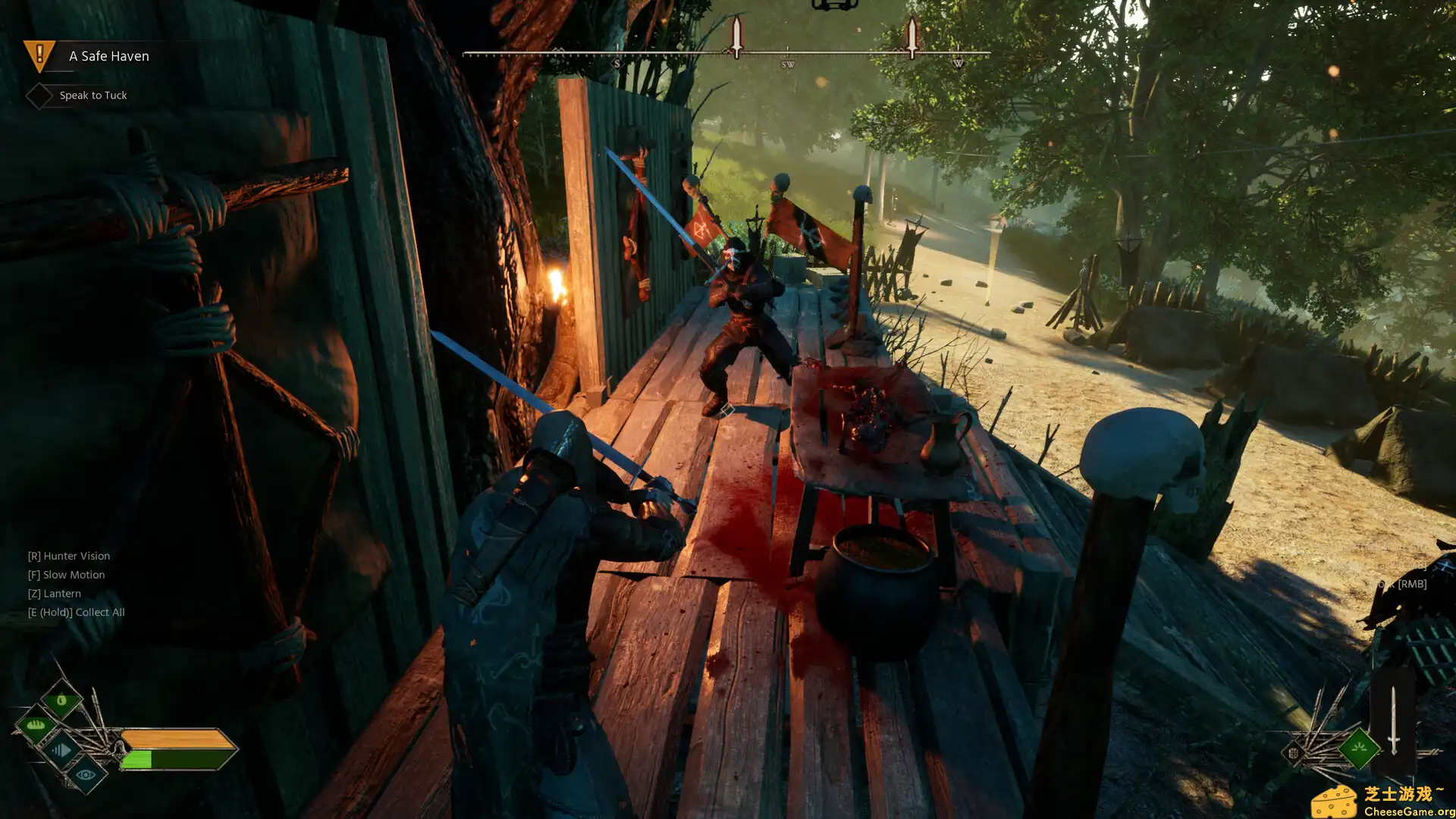The width and height of the screenshot is (1456, 819).
Task: Click the [E (Hold)] Collect All prompt
Action: [x=77, y=612]
